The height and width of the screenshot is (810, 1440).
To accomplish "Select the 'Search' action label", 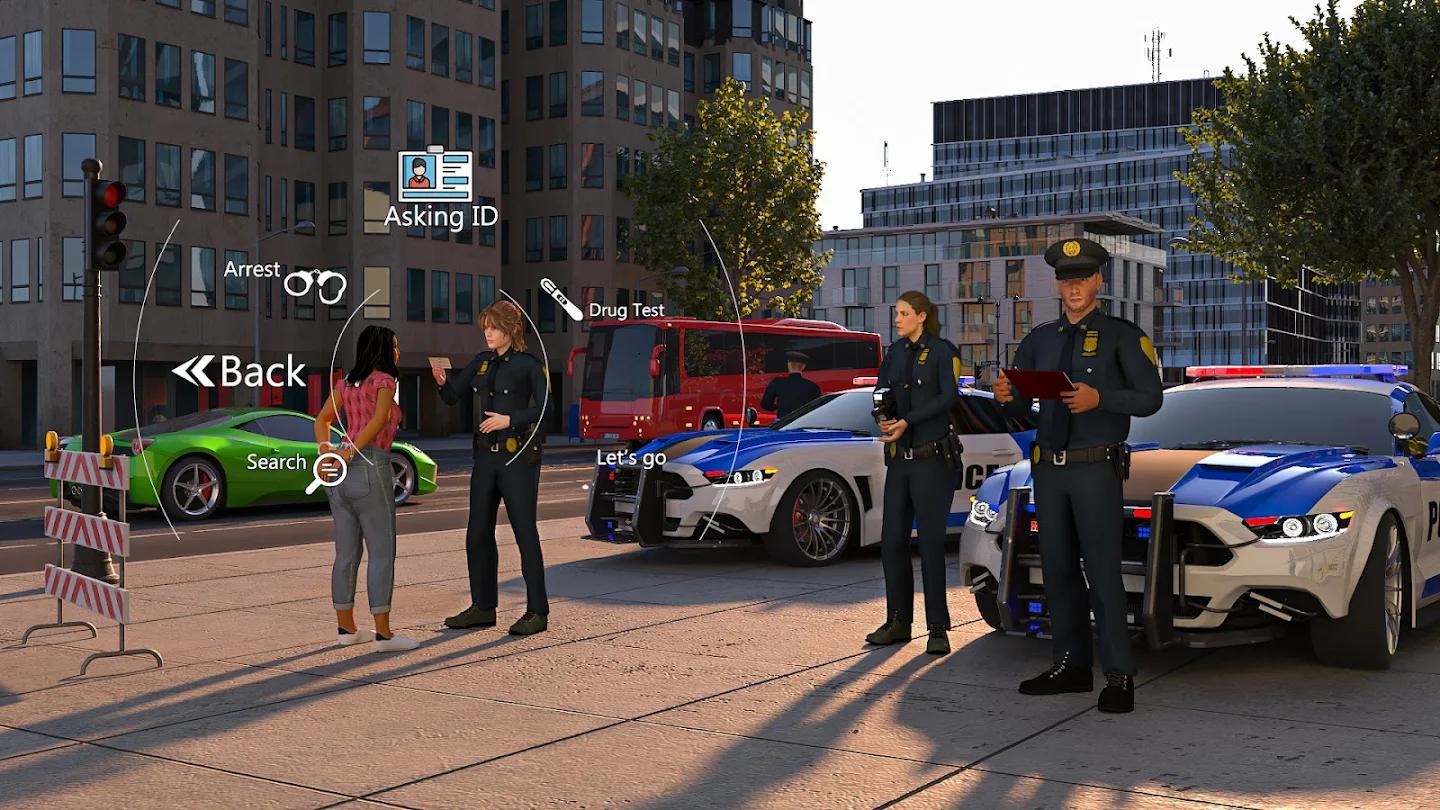I will click(x=275, y=462).
